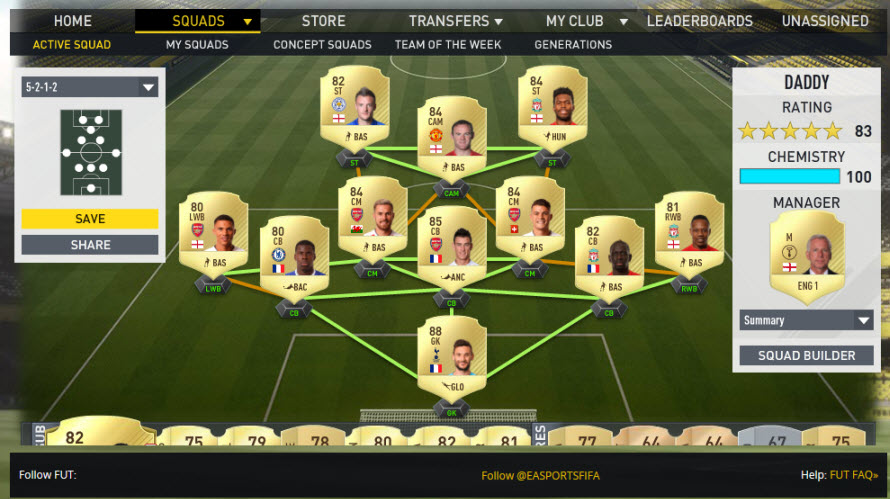This screenshot has height=499, width=890.
Task: Choose the ENG 1 manager card
Action: click(807, 258)
